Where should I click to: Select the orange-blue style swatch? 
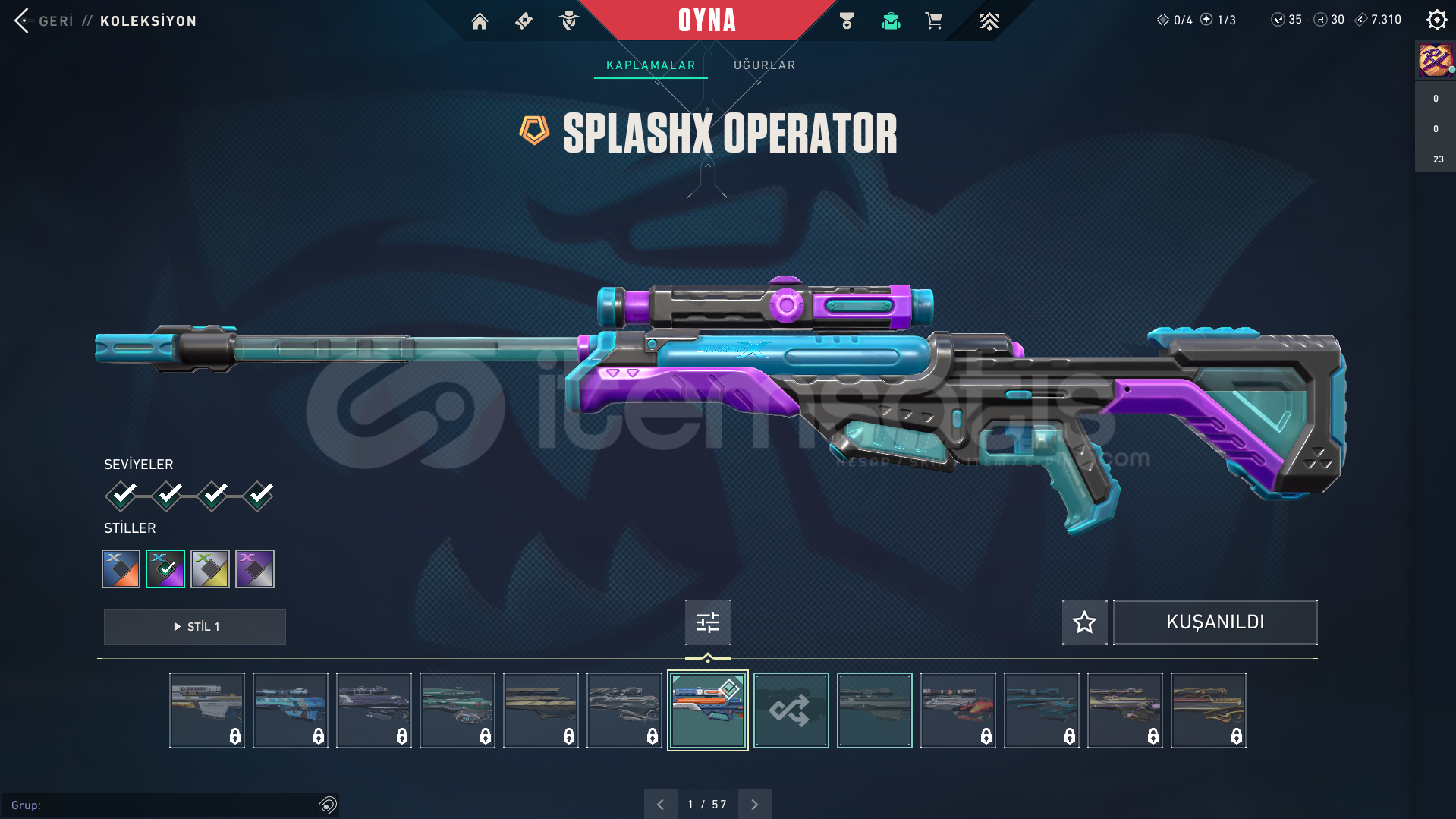point(121,569)
